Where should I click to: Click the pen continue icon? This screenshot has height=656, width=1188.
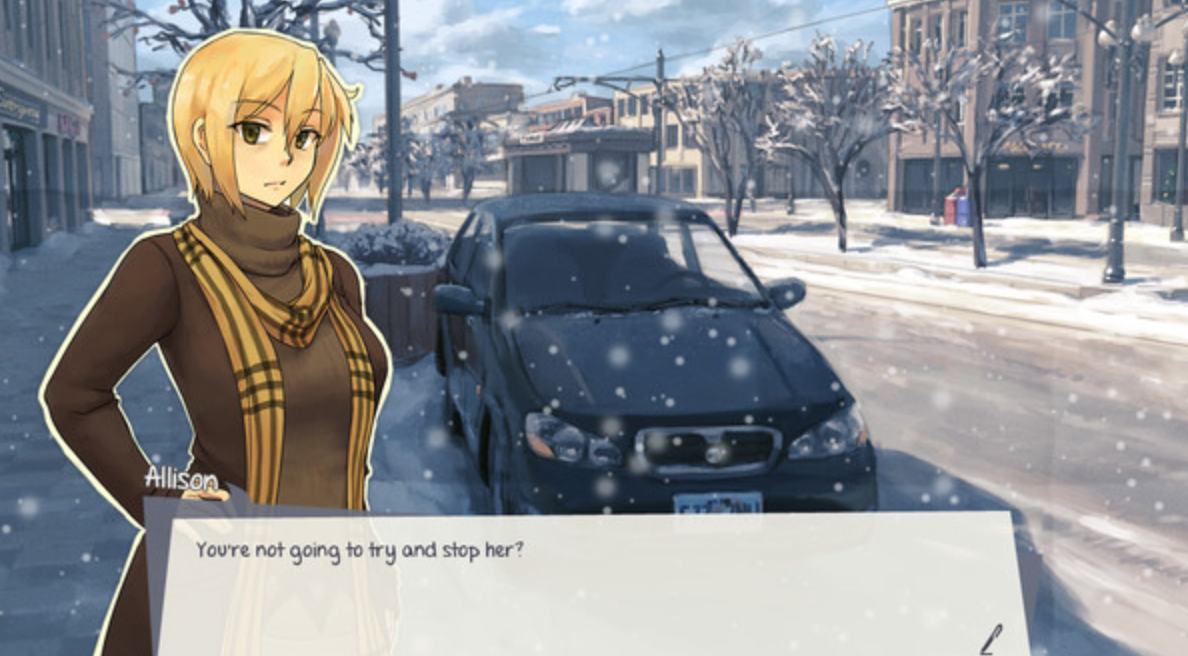pos(991,638)
